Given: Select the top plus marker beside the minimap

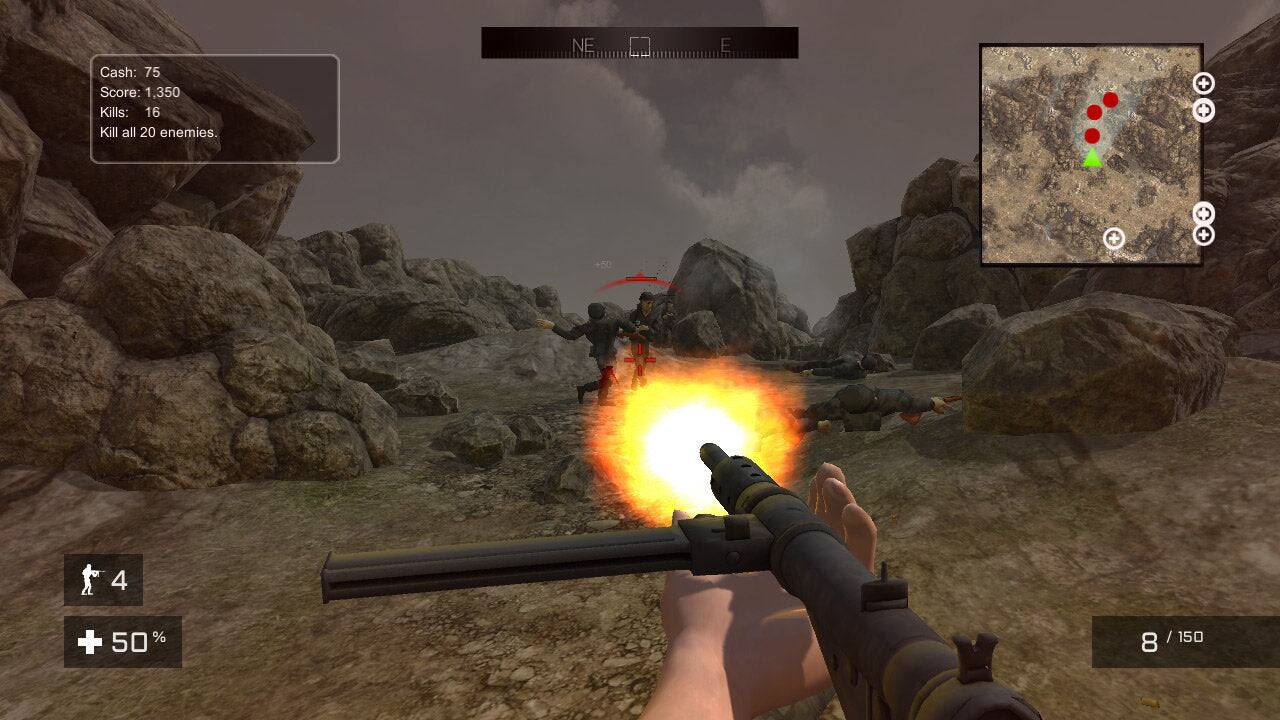Looking at the screenshot, I should [x=1202, y=83].
